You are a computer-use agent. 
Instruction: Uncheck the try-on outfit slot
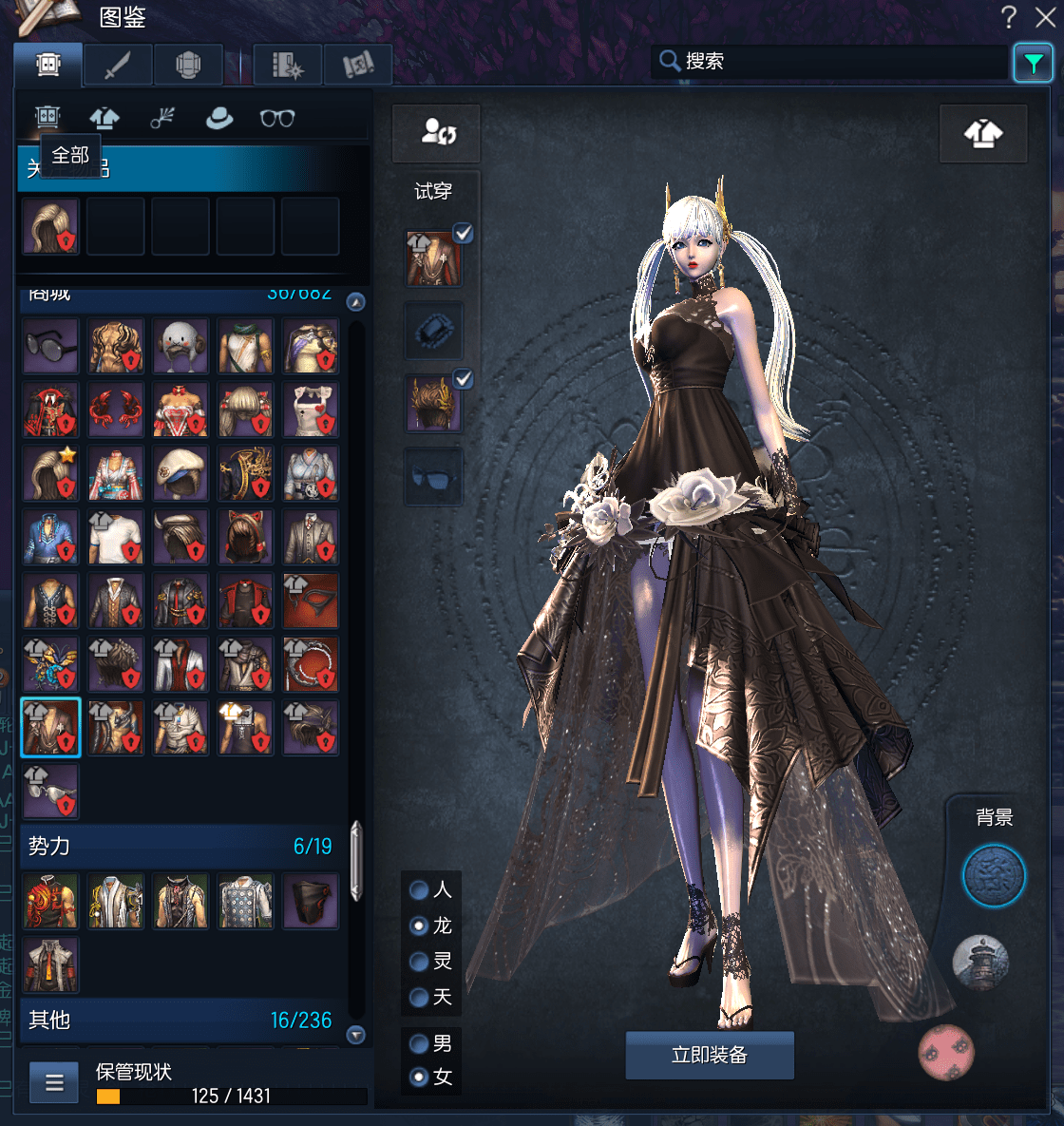click(463, 233)
